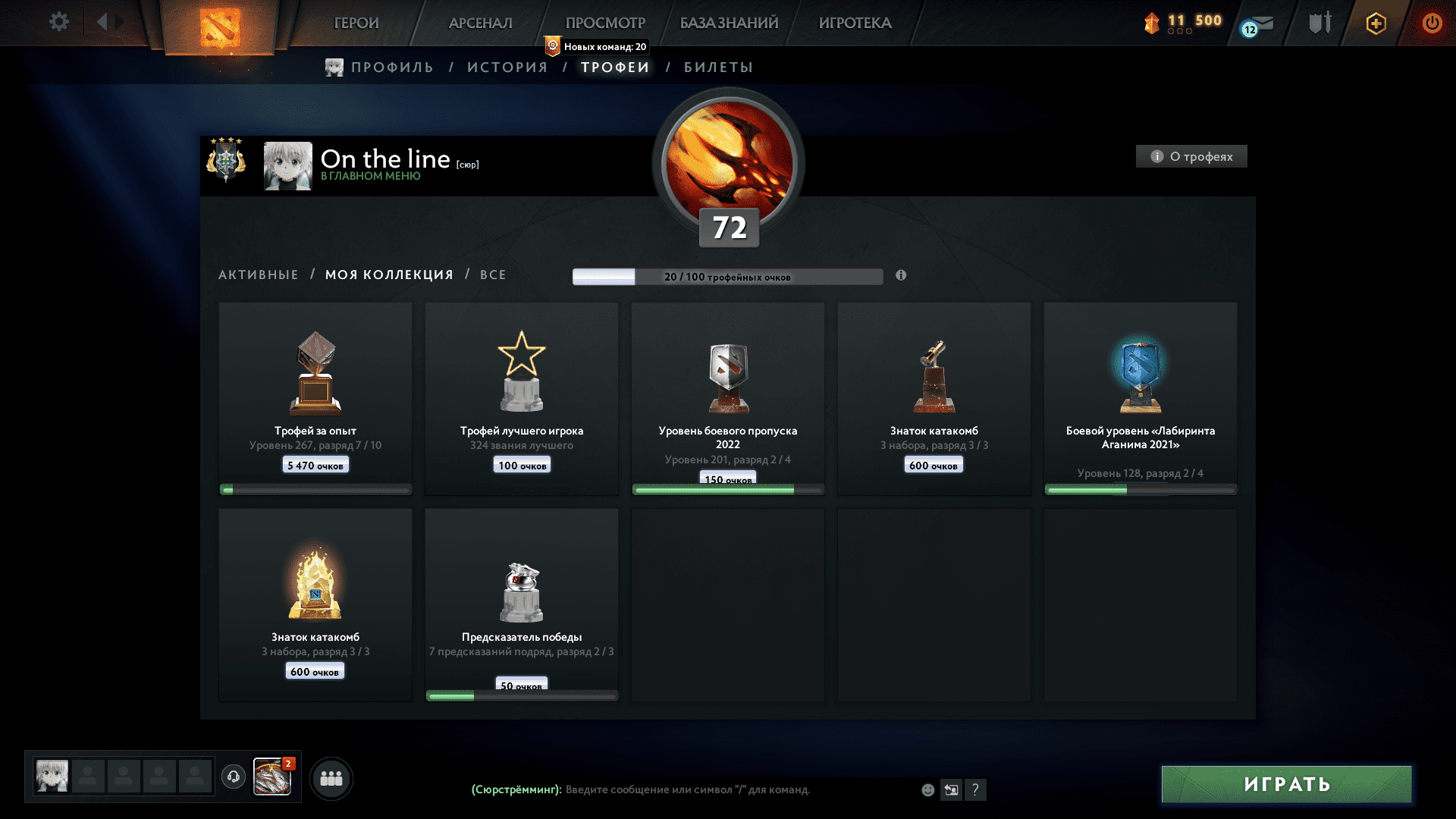Switch to the История tab
This screenshot has width=1456, height=819.
click(x=507, y=67)
